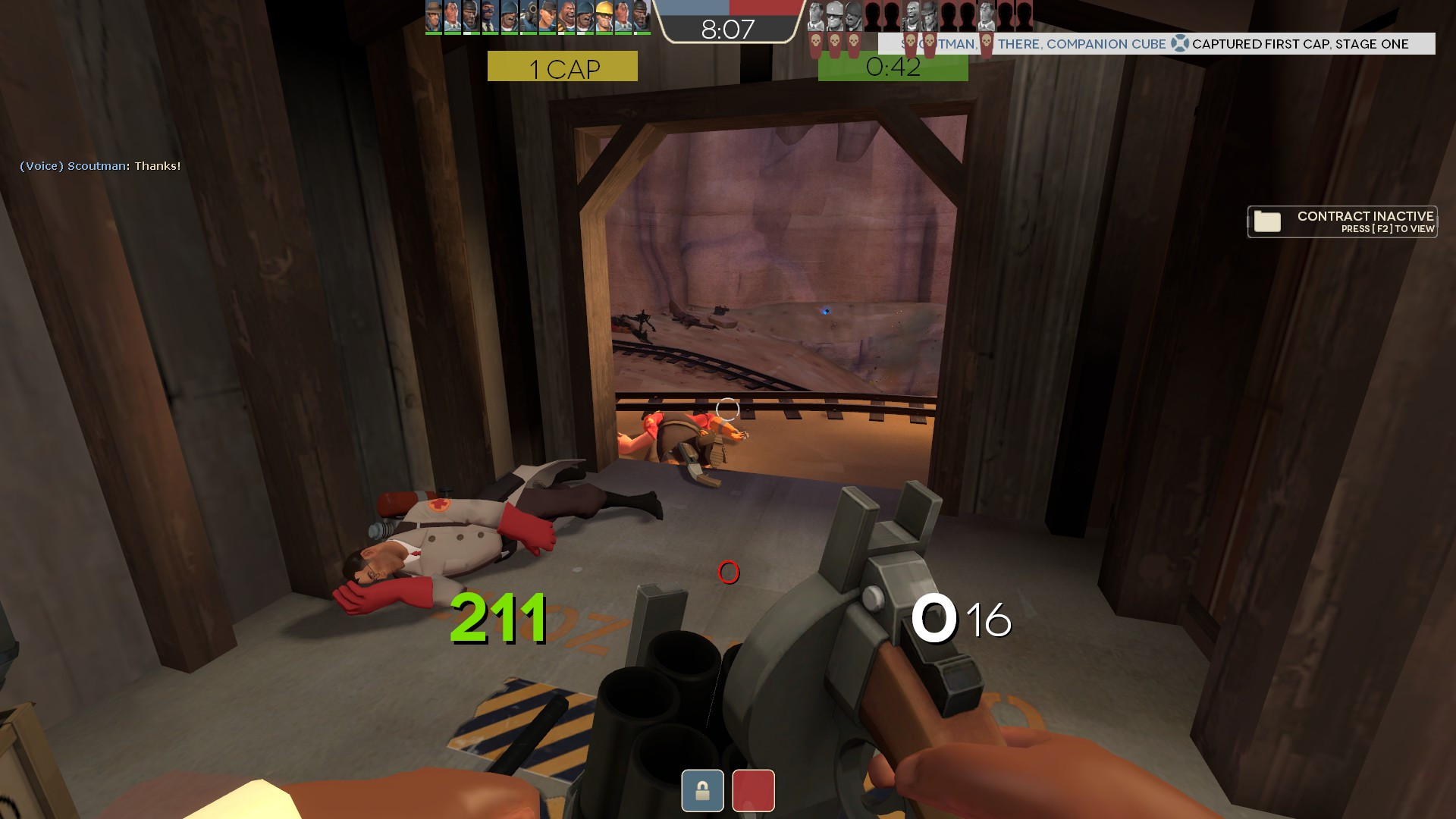Open the CONTRACT INACTIVE panel

(1341, 221)
